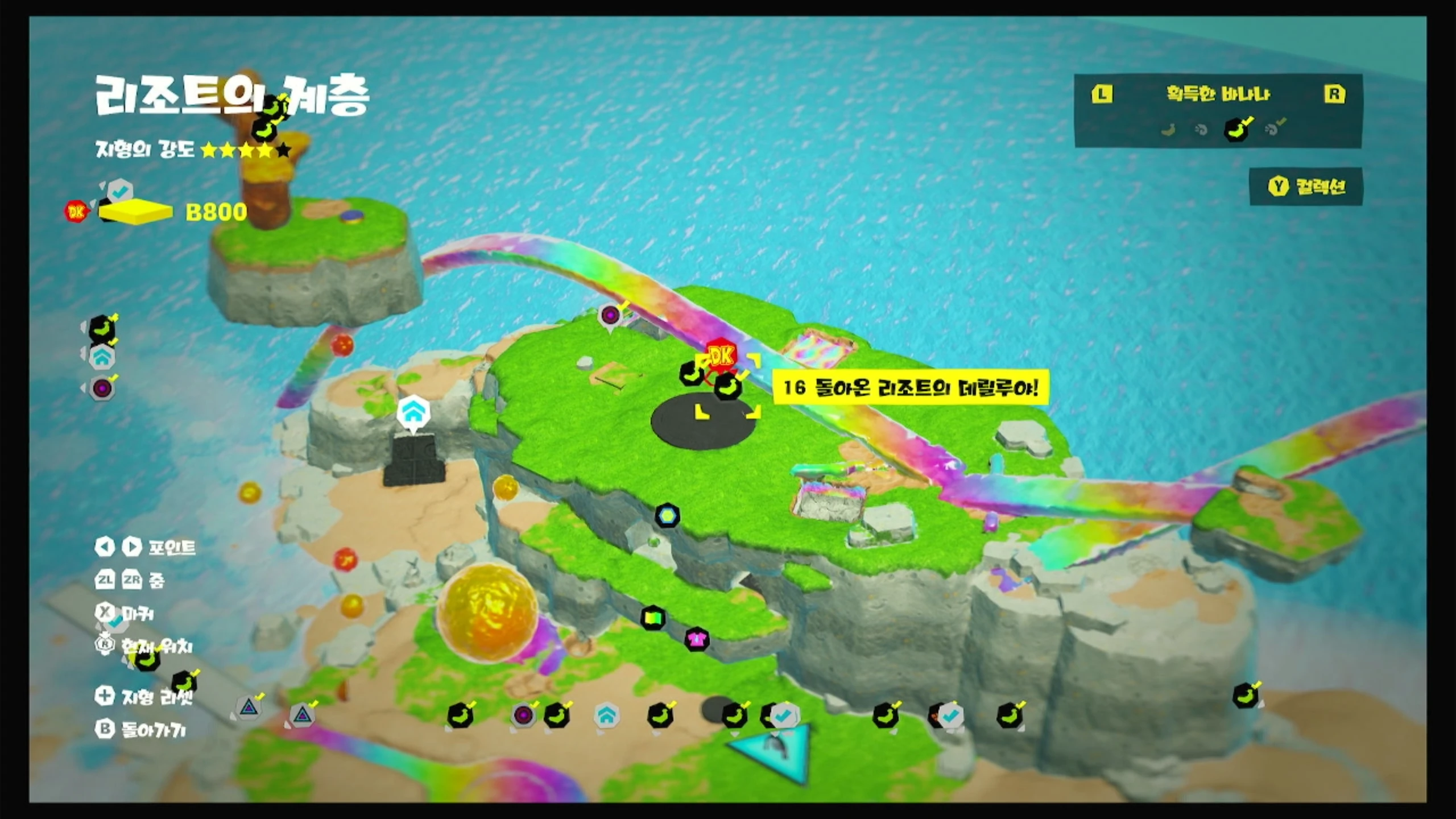Choose the banana marker overlapping the stage title

[x=264, y=130]
